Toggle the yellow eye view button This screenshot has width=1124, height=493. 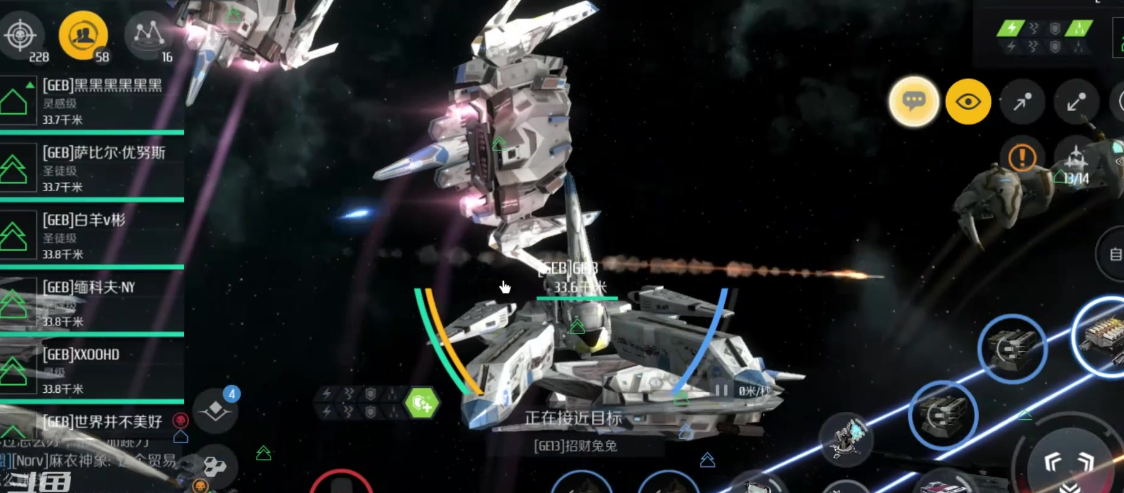(x=969, y=101)
